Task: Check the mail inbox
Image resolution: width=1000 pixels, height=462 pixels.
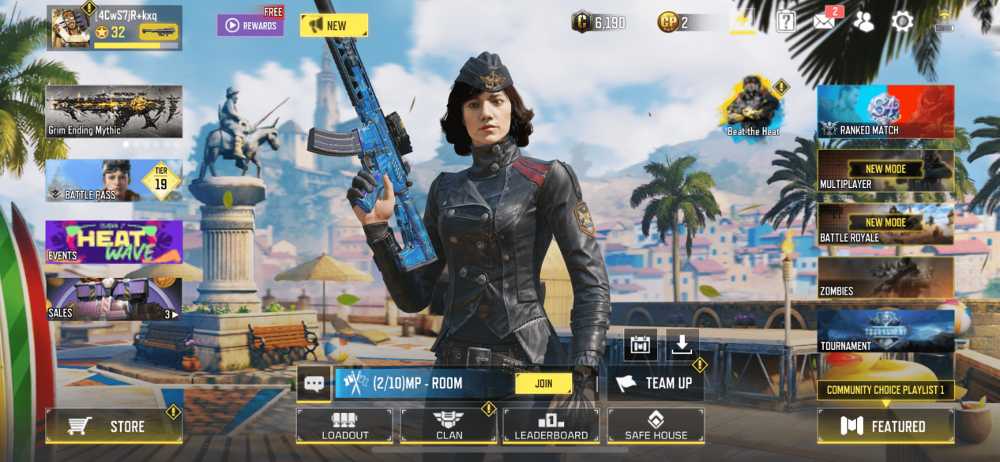Action: click(825, 21)
